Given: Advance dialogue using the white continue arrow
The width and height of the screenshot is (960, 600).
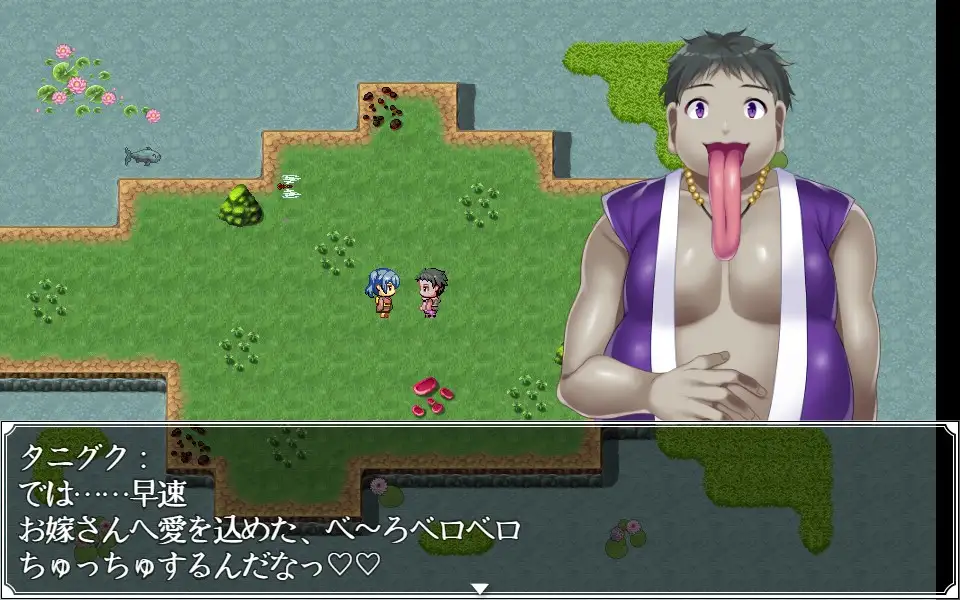Looking at the screenshot, I should [479, 588].
